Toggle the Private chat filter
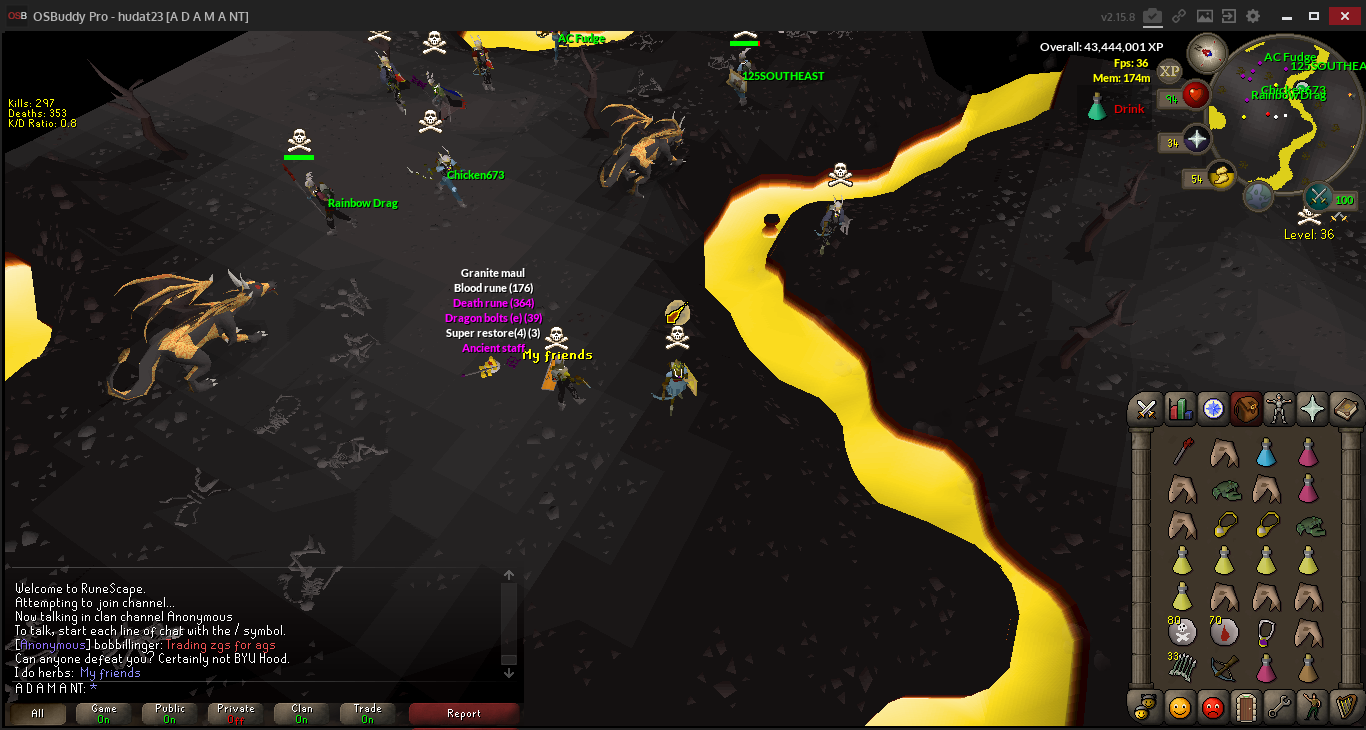This screenshot has height=730, width=1366. [236, 714]
